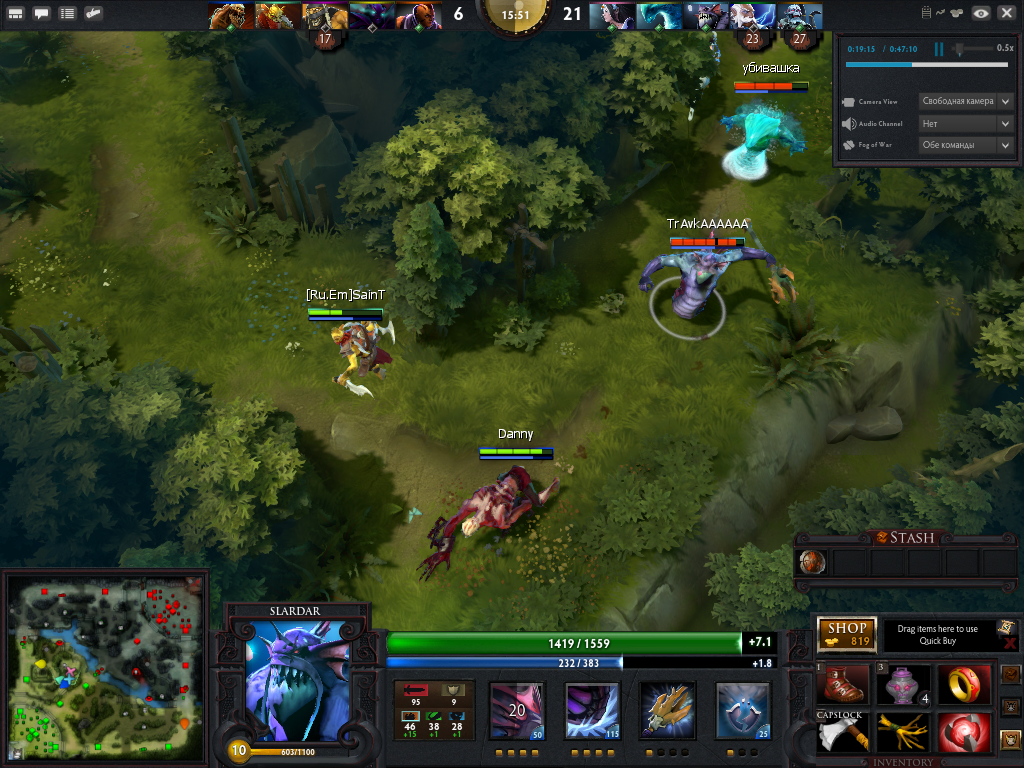Use the purple urn inventory item
Viewport: 1024px width, 768px height.
coord(903,684)
